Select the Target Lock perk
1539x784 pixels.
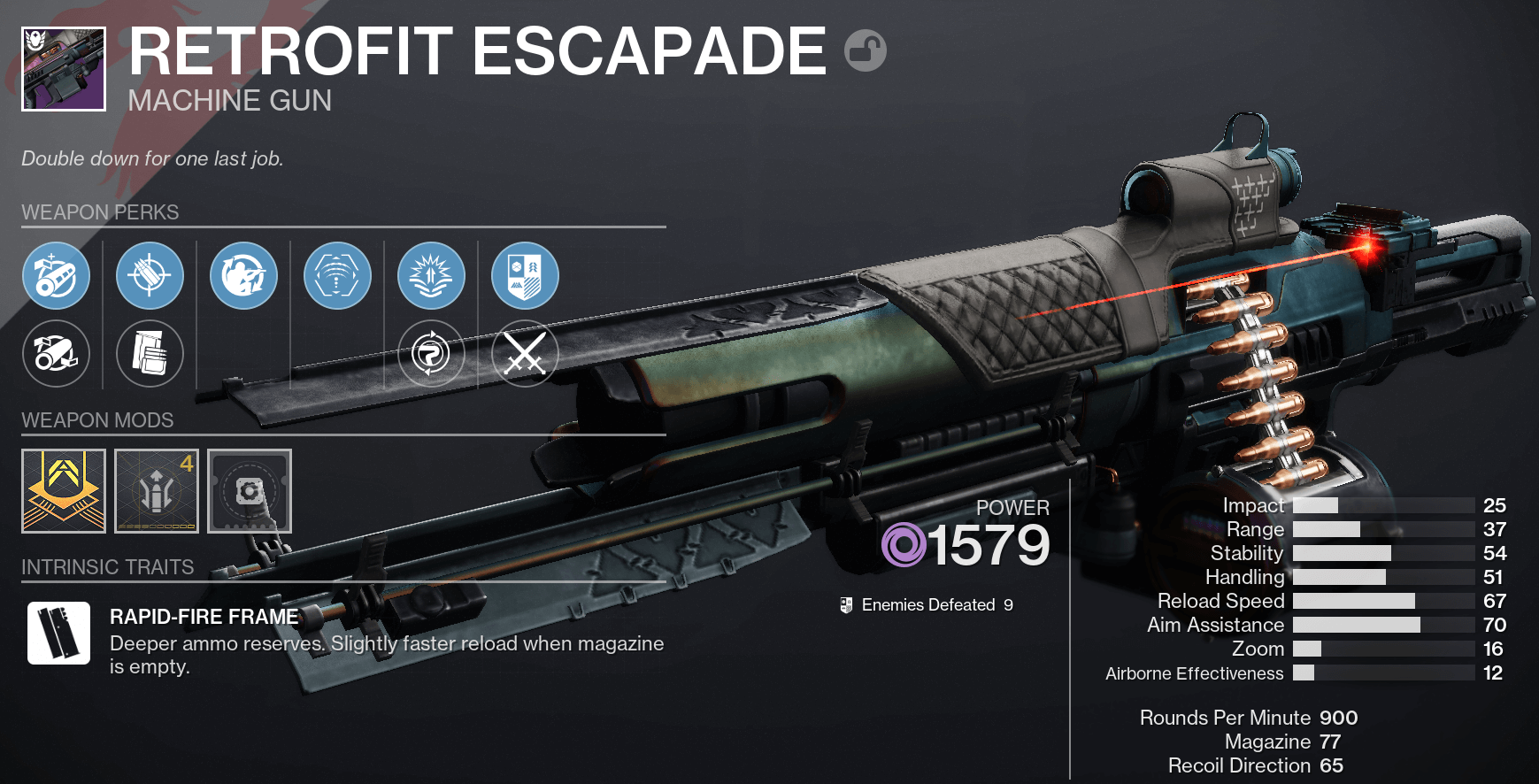[337, 275]
